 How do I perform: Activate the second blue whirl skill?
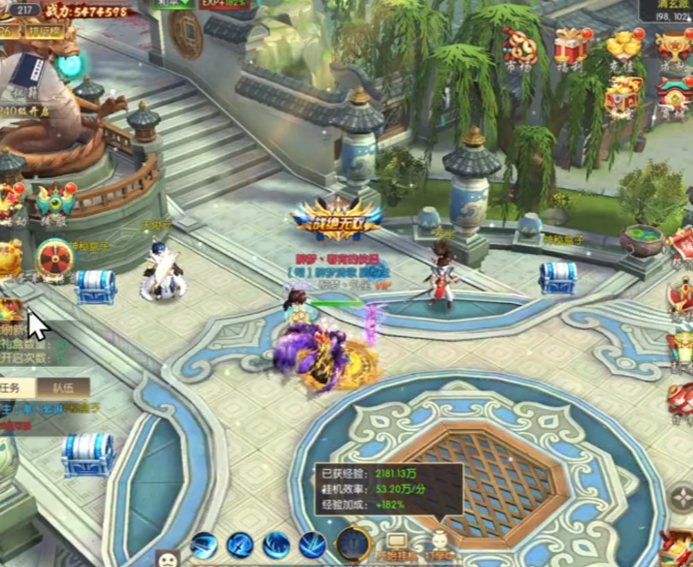(x=240, y=546)
